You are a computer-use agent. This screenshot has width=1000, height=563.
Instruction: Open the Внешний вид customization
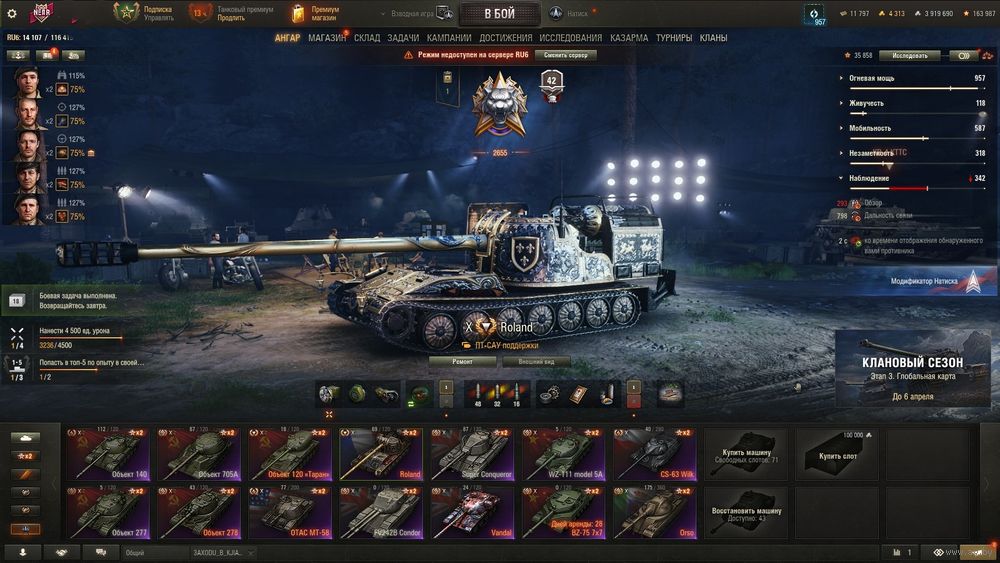click(536, 361)
